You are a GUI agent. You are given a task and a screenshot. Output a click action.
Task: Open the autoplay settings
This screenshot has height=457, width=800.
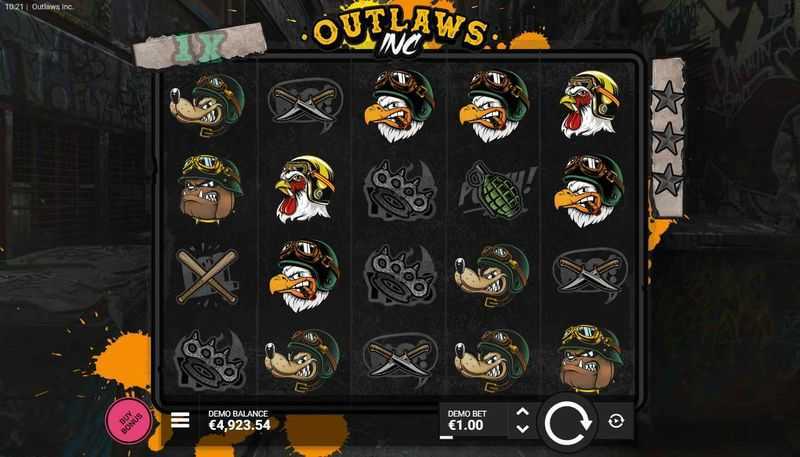click(x=616, y=421)
